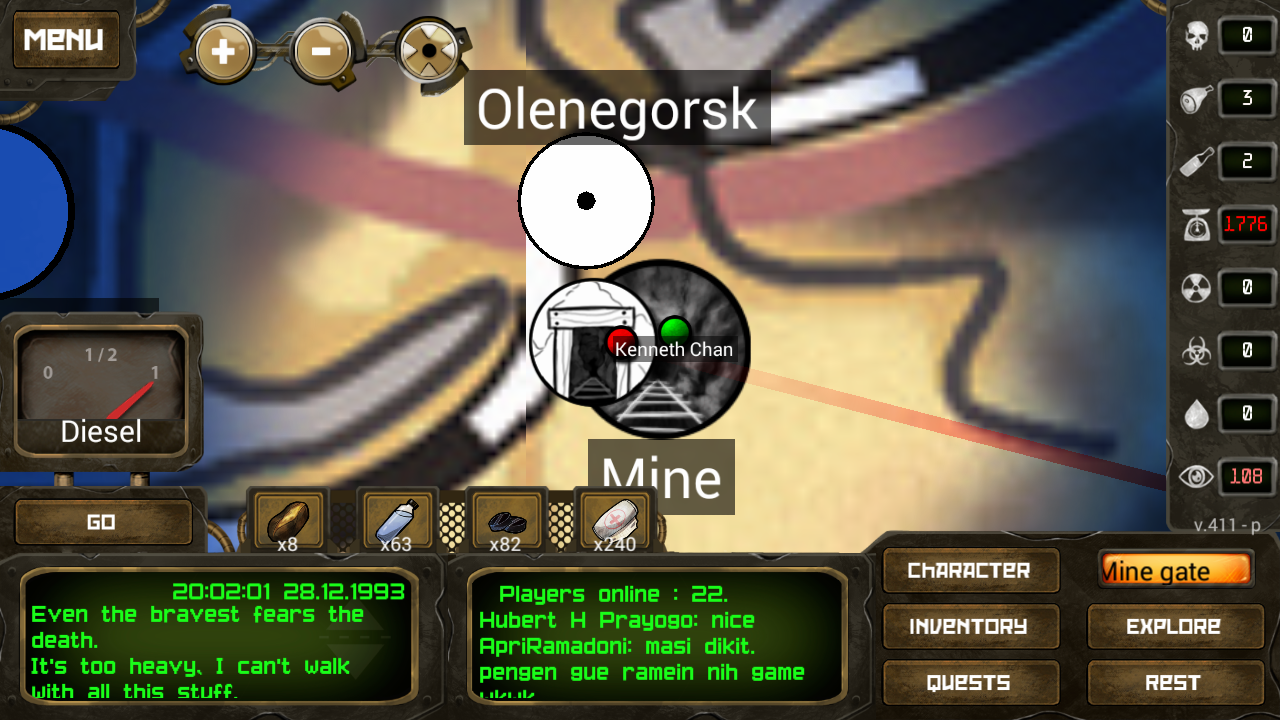Select the Olenegorsk map marker
Viewport: 1280px width, 720px height.
point(586,201)
